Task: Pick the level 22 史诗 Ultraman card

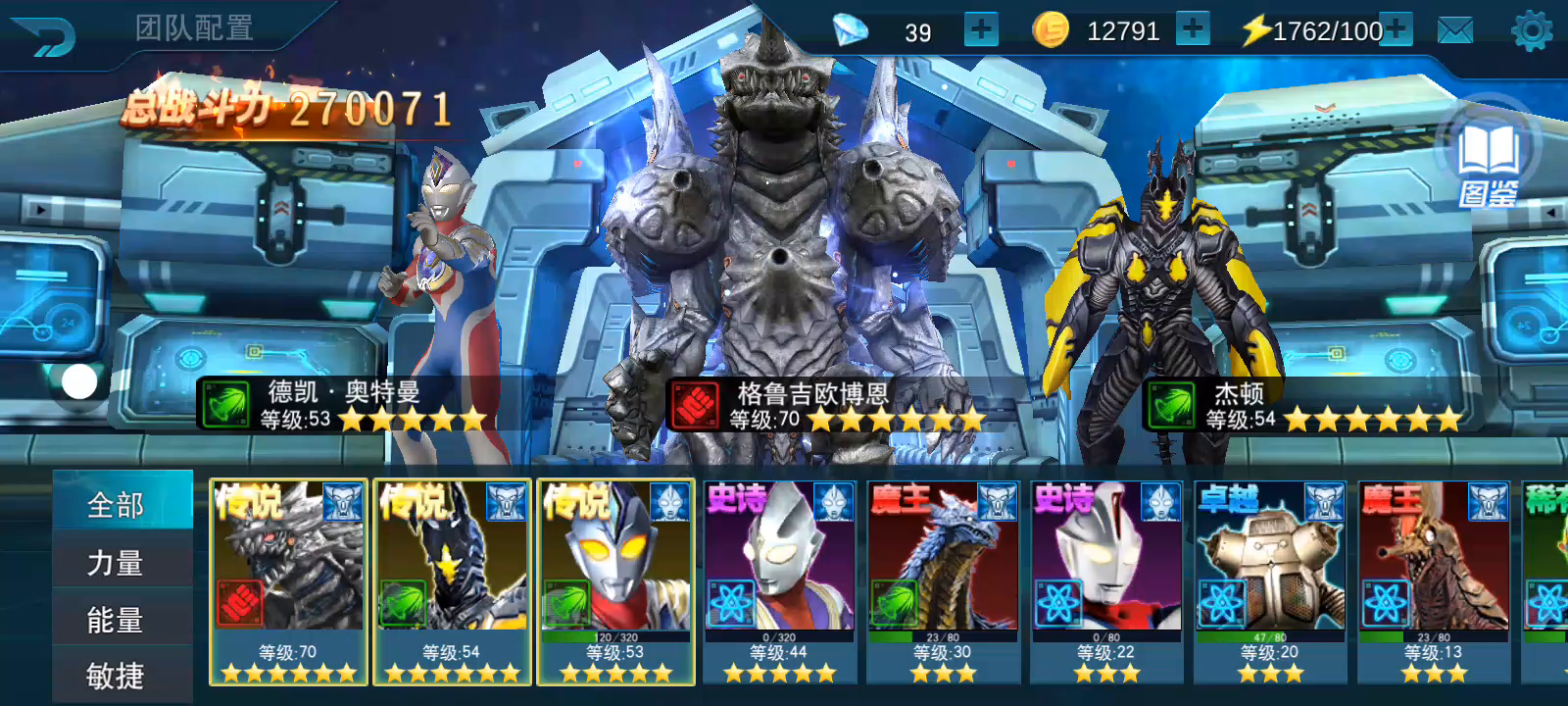Action: click(x=1106, y=581)
